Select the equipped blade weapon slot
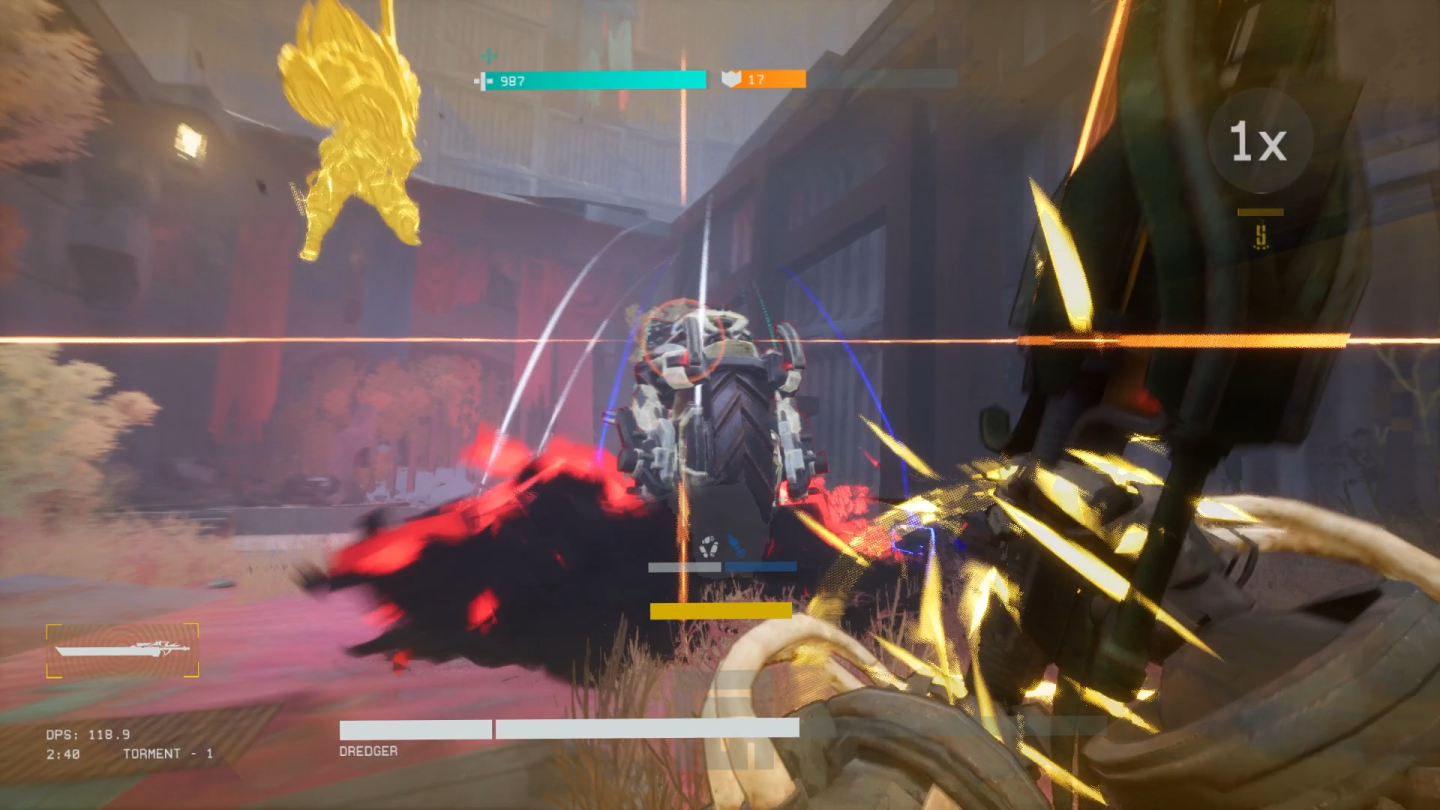This screenshot has height=810, width=1440. [x=122, y=650]
